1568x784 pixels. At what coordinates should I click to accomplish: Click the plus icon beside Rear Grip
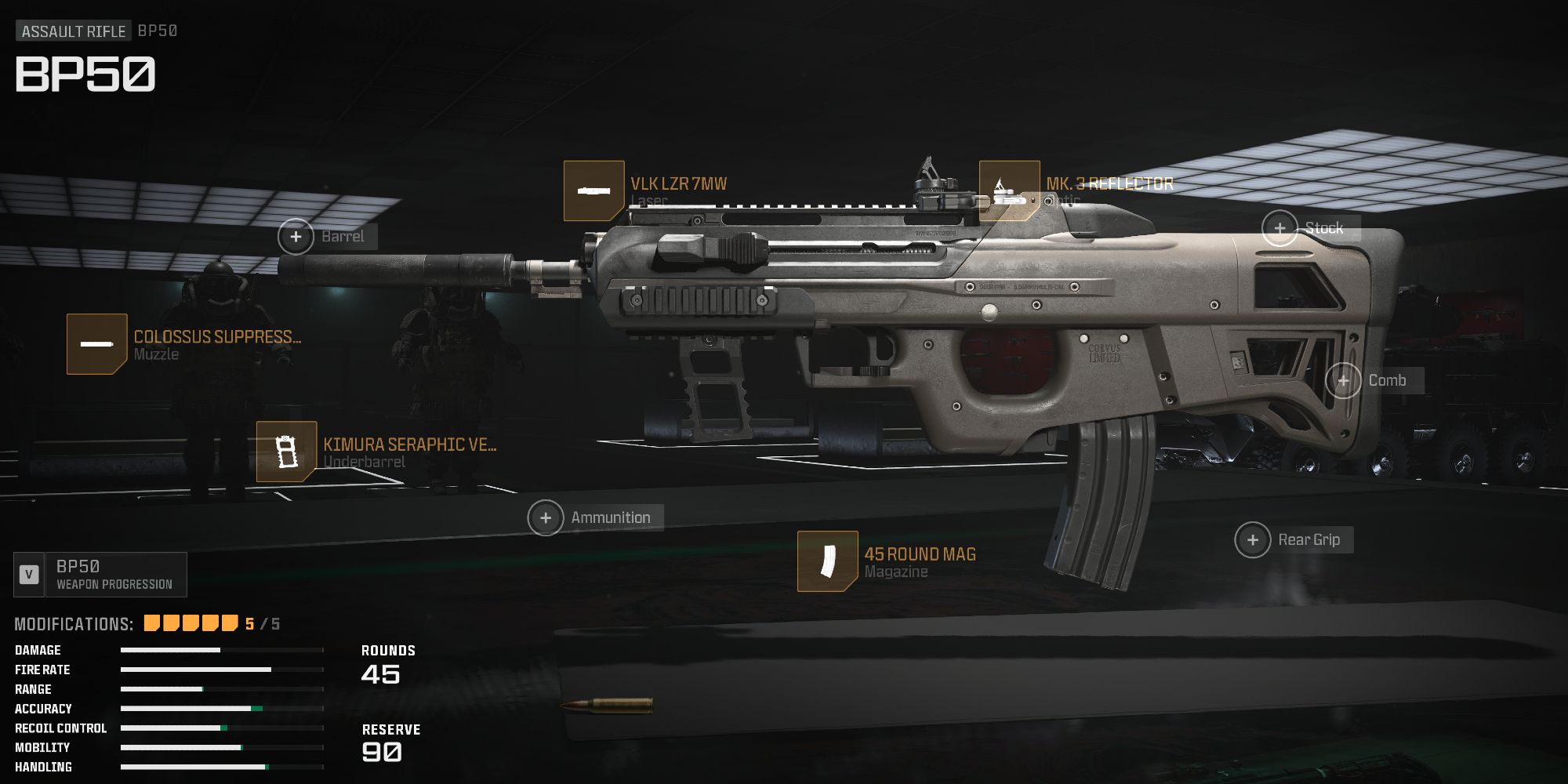[1254, 540]
